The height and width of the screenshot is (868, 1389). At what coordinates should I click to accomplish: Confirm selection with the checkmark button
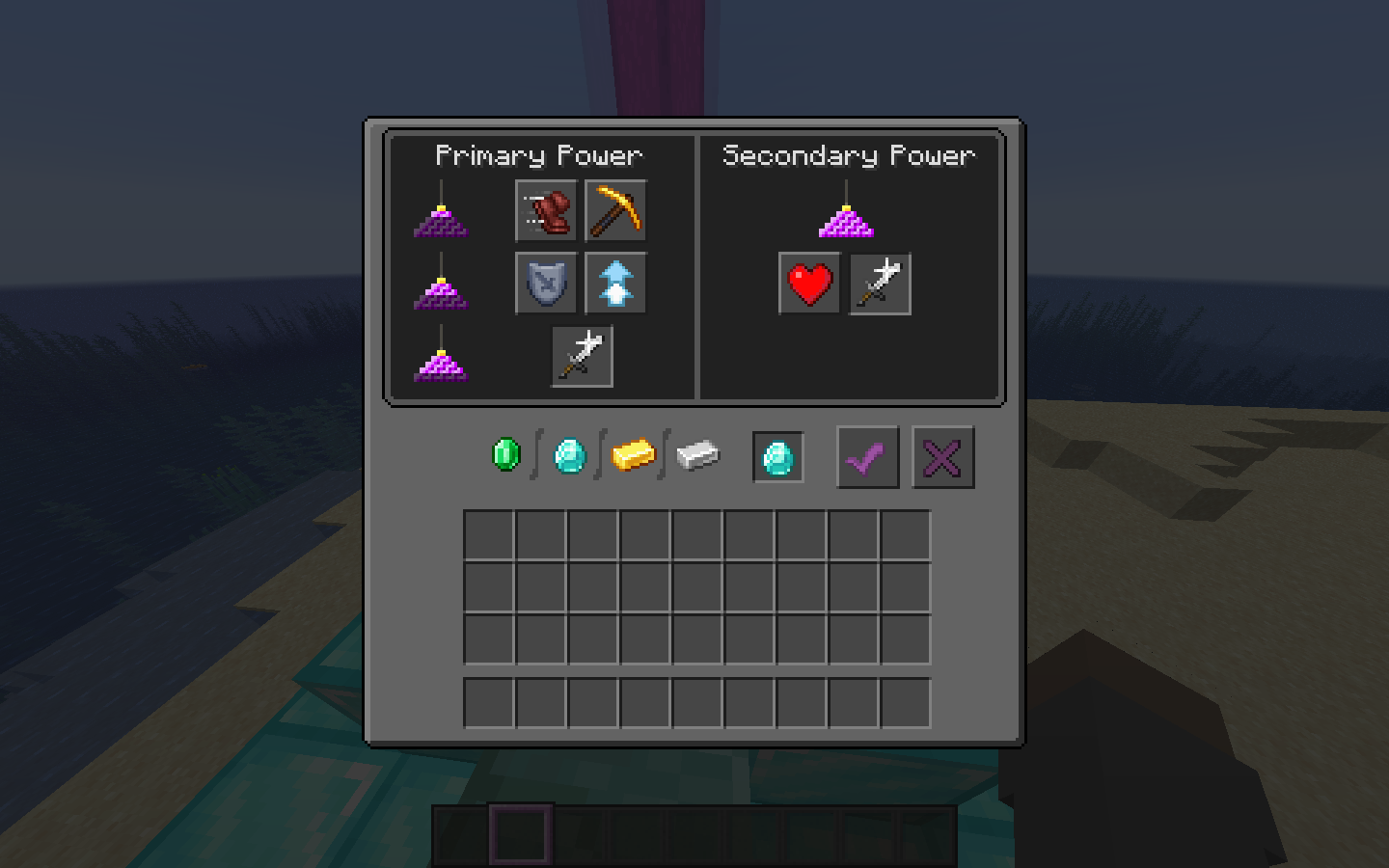(866, 457)
